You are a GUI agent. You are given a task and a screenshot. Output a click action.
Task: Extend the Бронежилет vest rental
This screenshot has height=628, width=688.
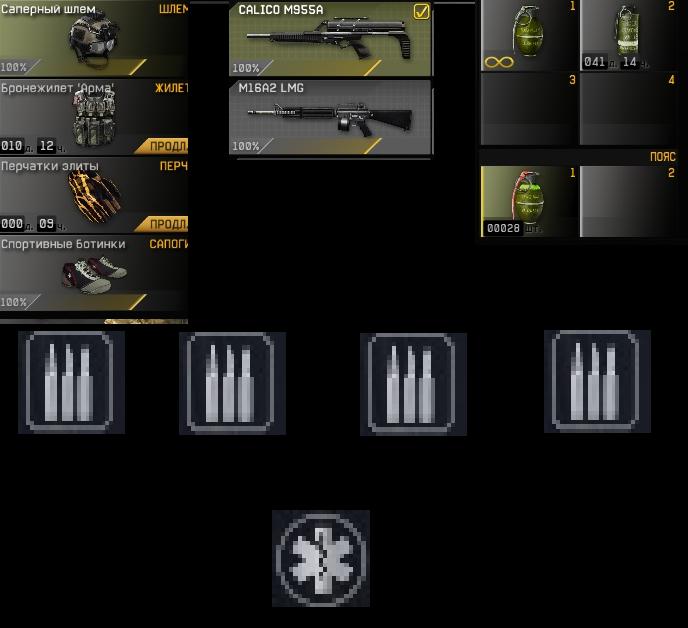tap(167, 146)
